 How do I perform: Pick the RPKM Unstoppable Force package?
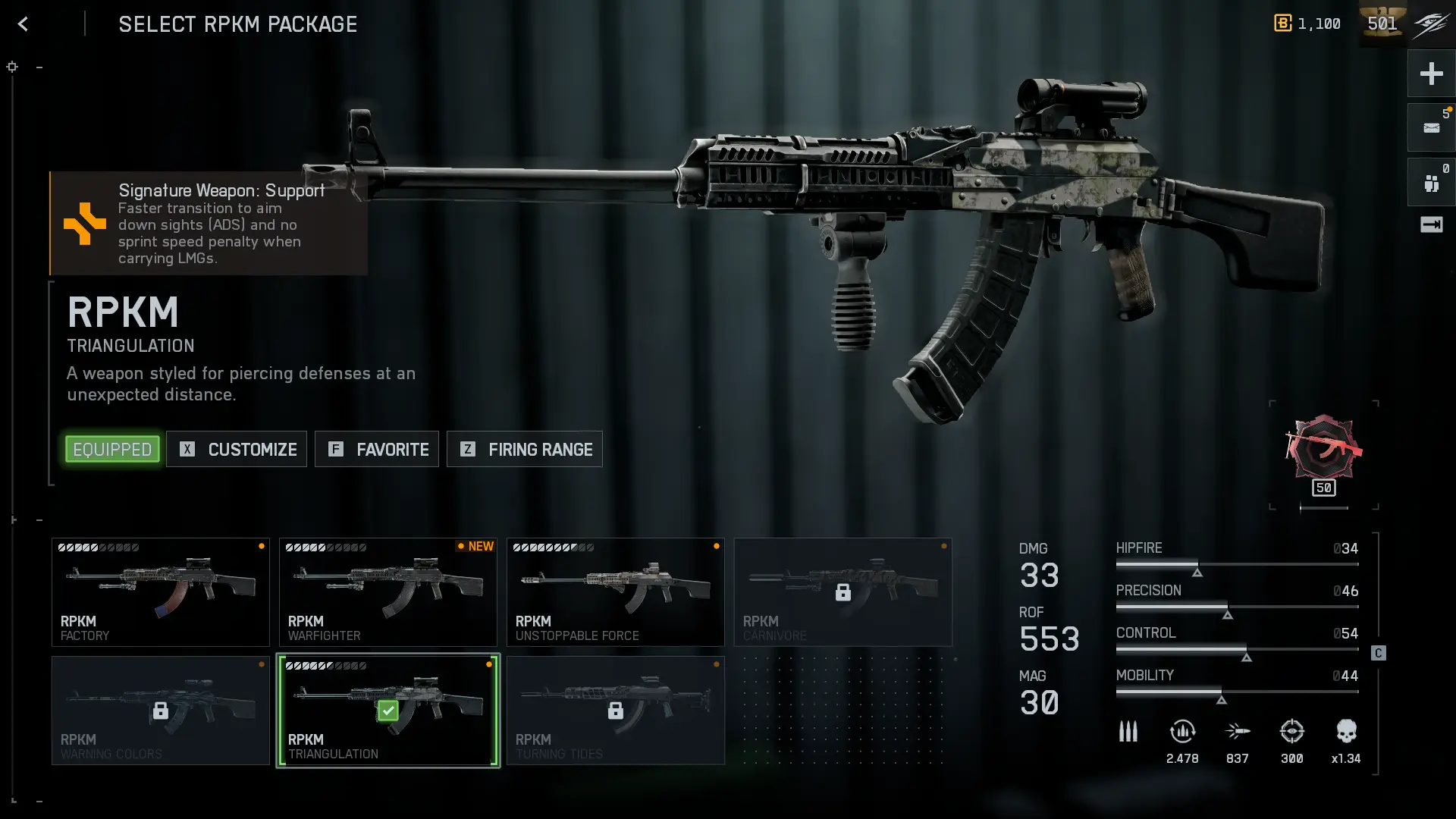pos(616,592)
